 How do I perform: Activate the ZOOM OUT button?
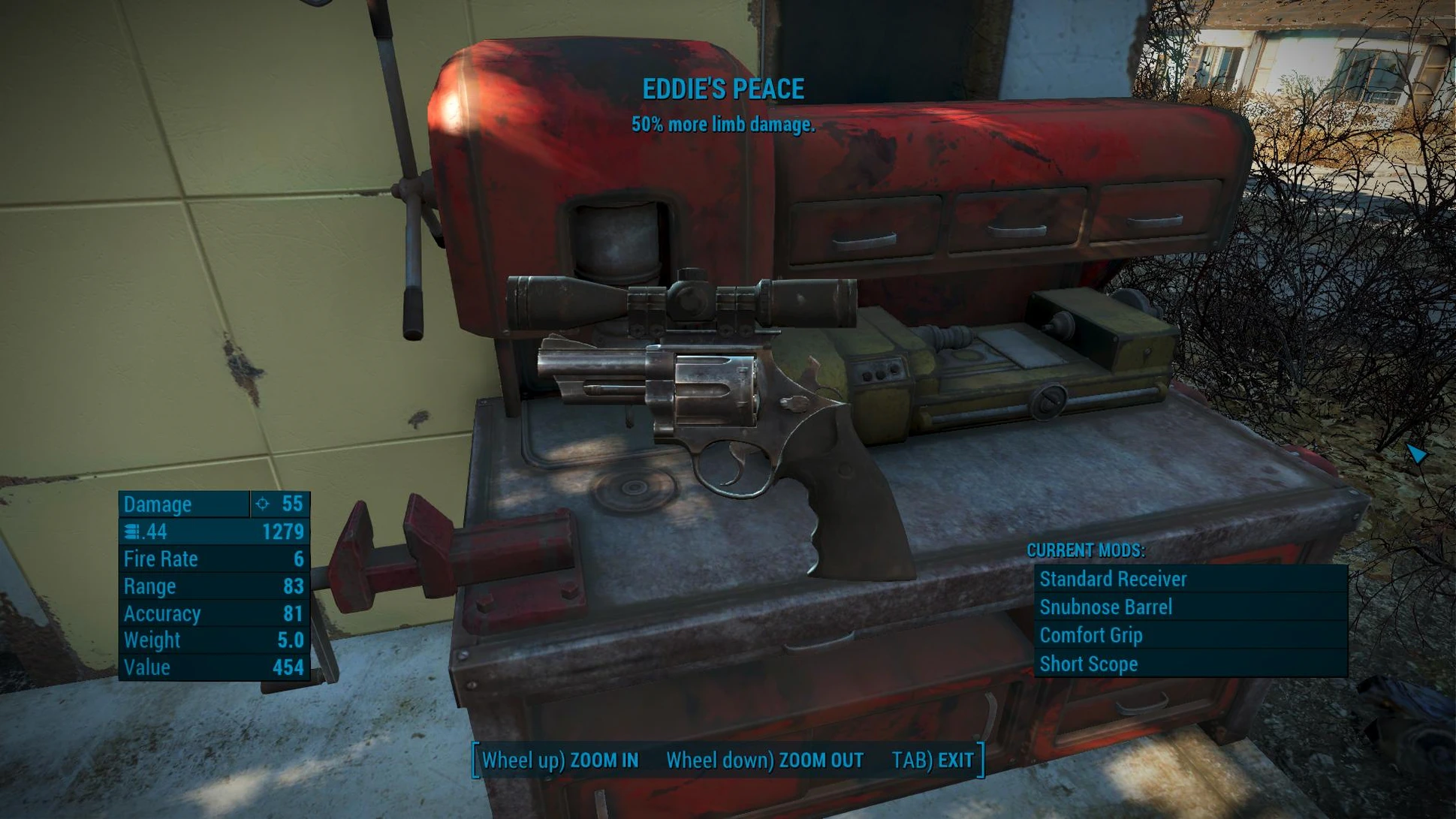(764, 760)
